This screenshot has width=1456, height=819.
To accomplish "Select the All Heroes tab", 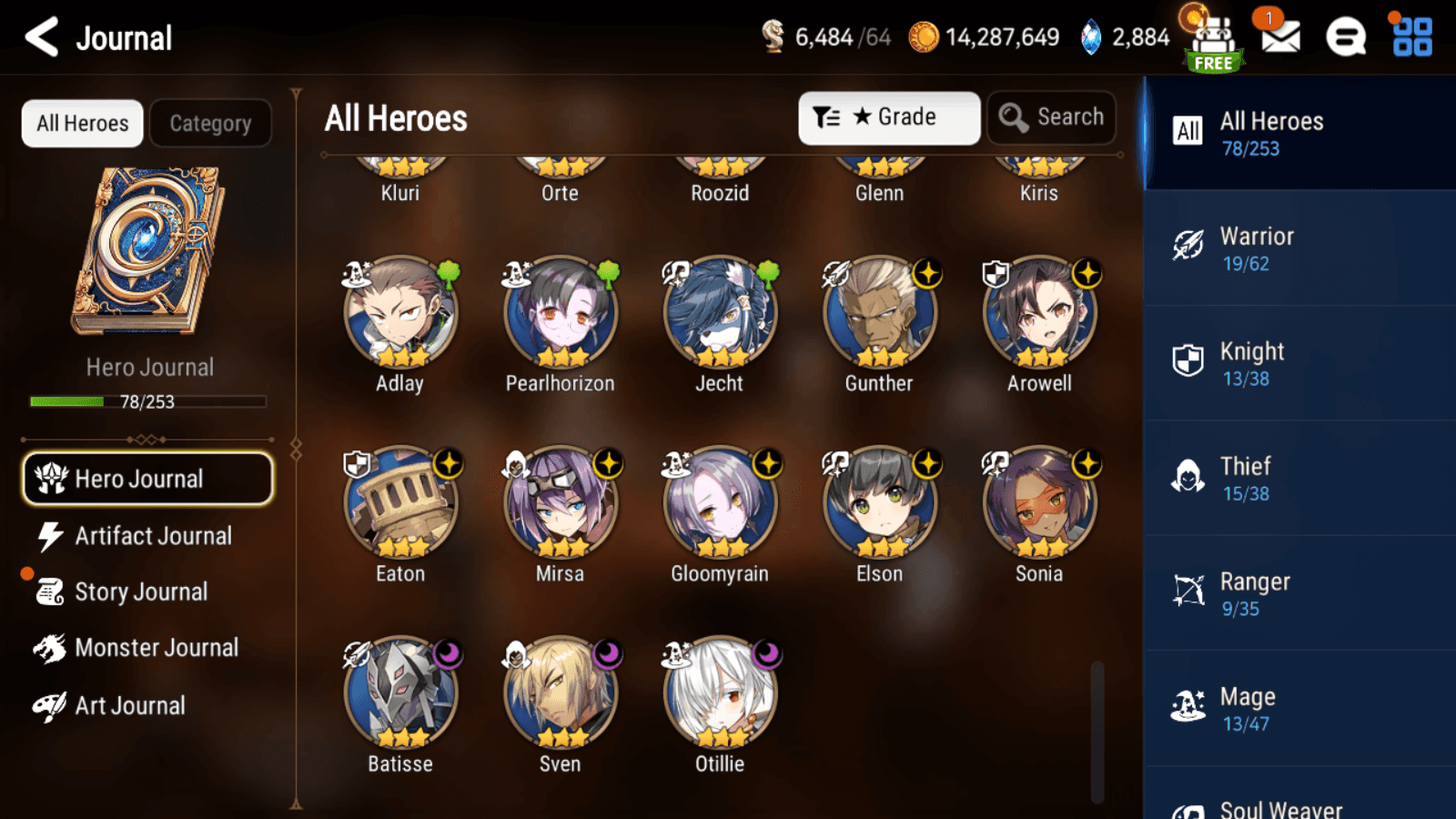I will click(81, 123).
